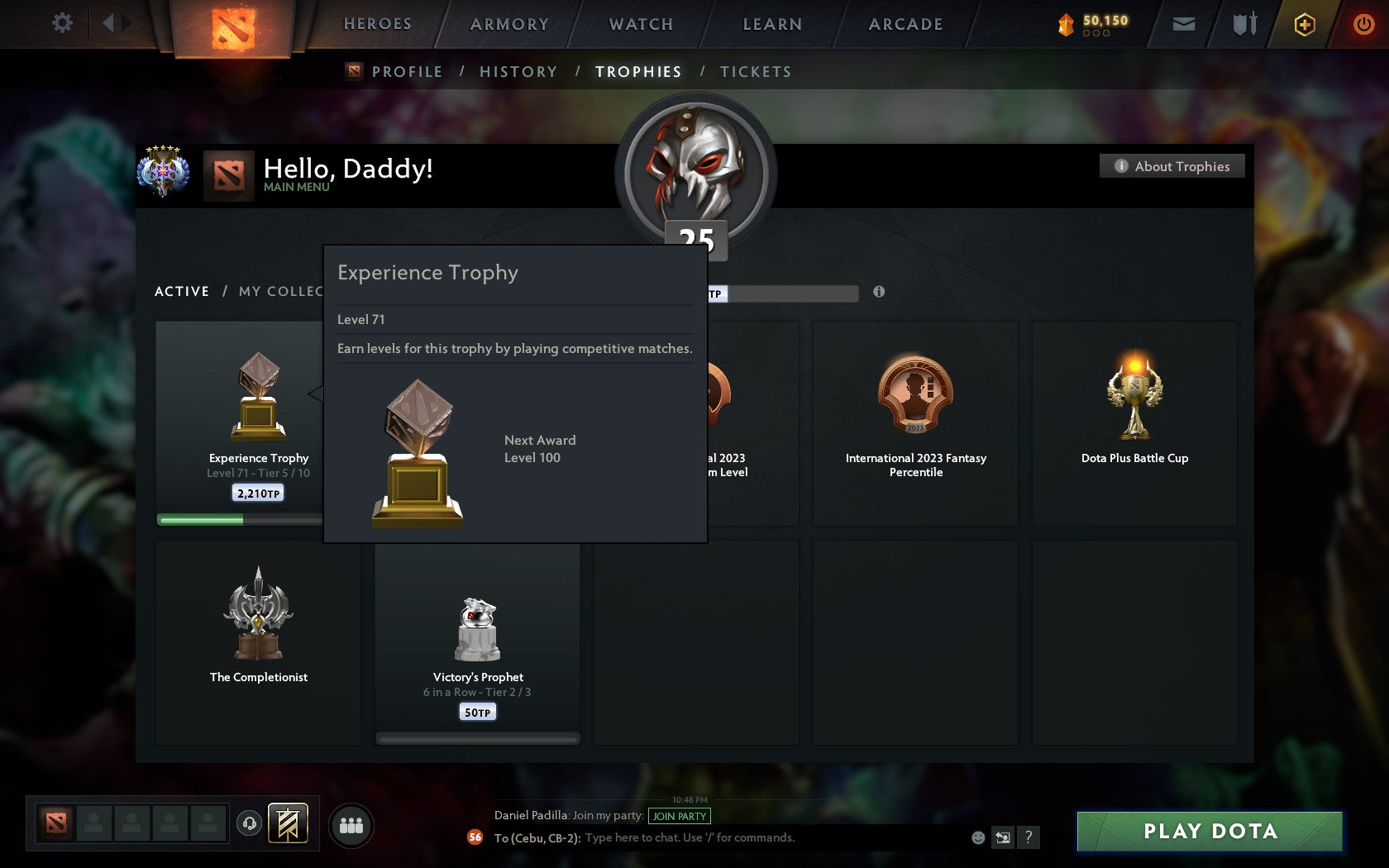The image size is (1389, 868).
Task: Open the Dota Plus shop hexagon icon
Action: click(x=1305, y=24)
